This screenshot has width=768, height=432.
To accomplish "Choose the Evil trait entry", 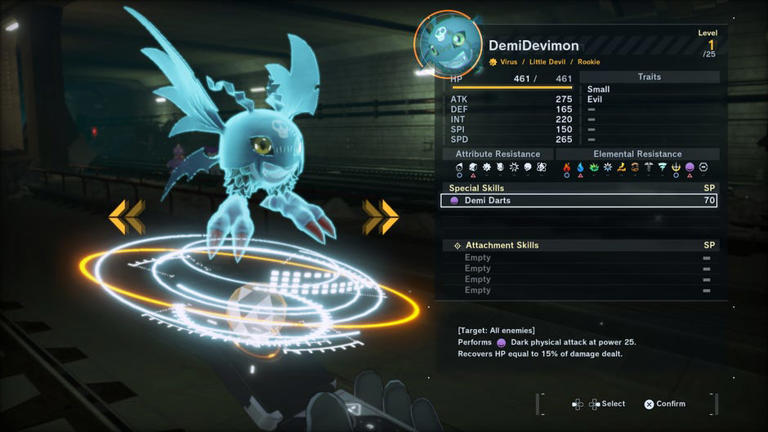I will 597,99.
